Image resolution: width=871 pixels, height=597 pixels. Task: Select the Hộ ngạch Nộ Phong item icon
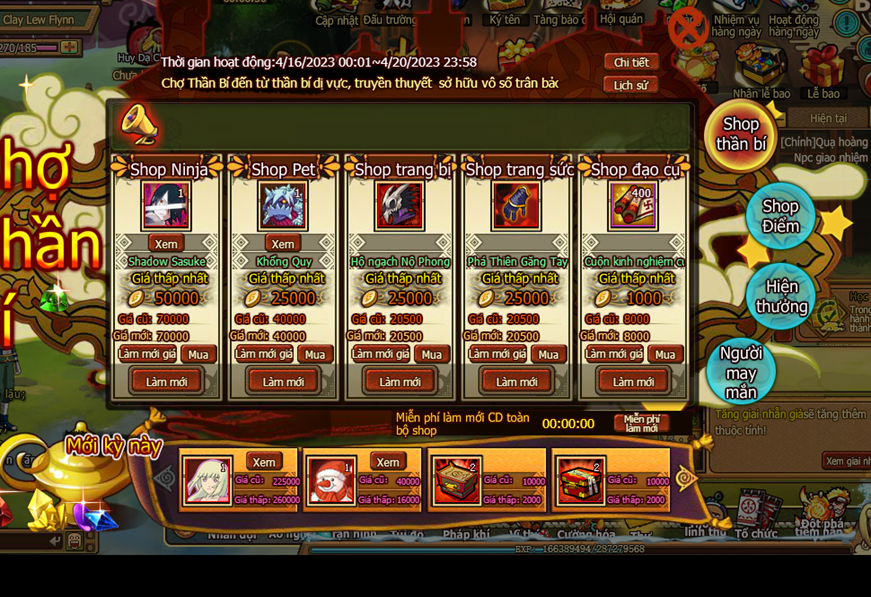pos(400,206)
